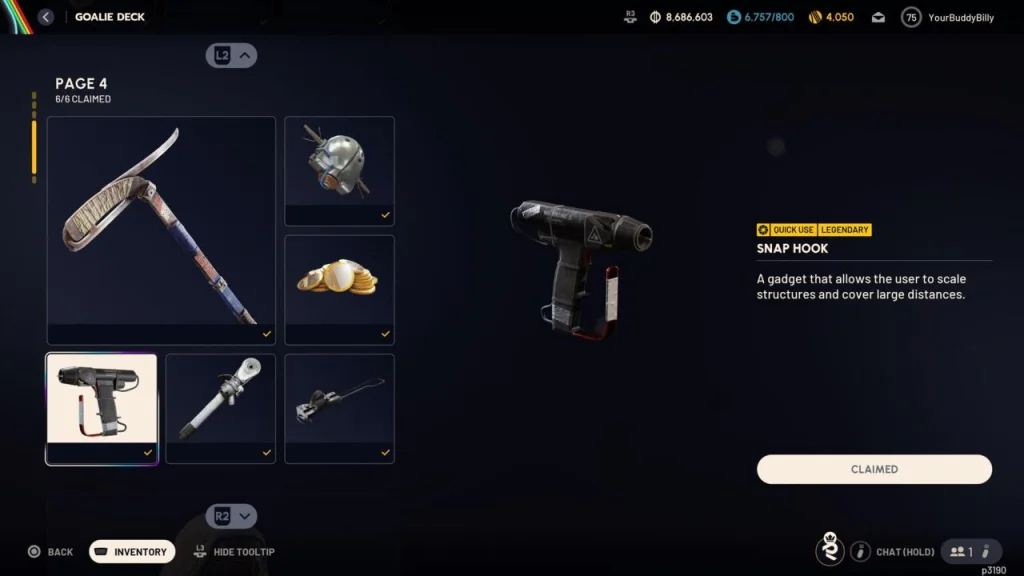1024x576 pixels.
Task: Select the dark tool reward tile
Action: point(339,408)
